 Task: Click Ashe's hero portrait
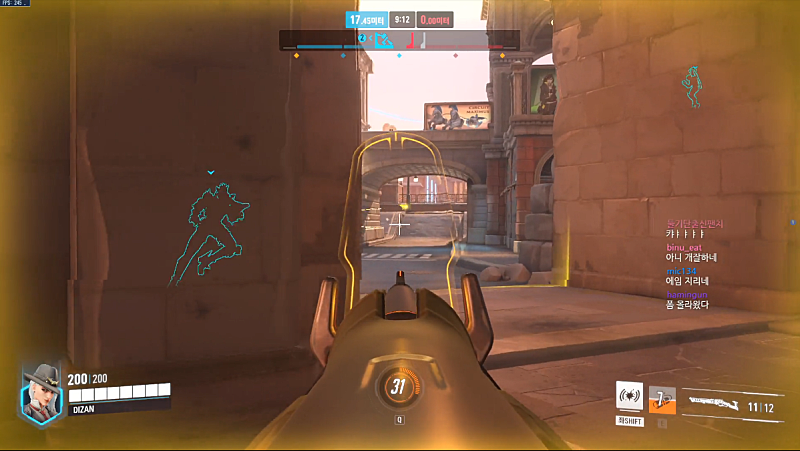pyautogui.click(x=42, y=389)
